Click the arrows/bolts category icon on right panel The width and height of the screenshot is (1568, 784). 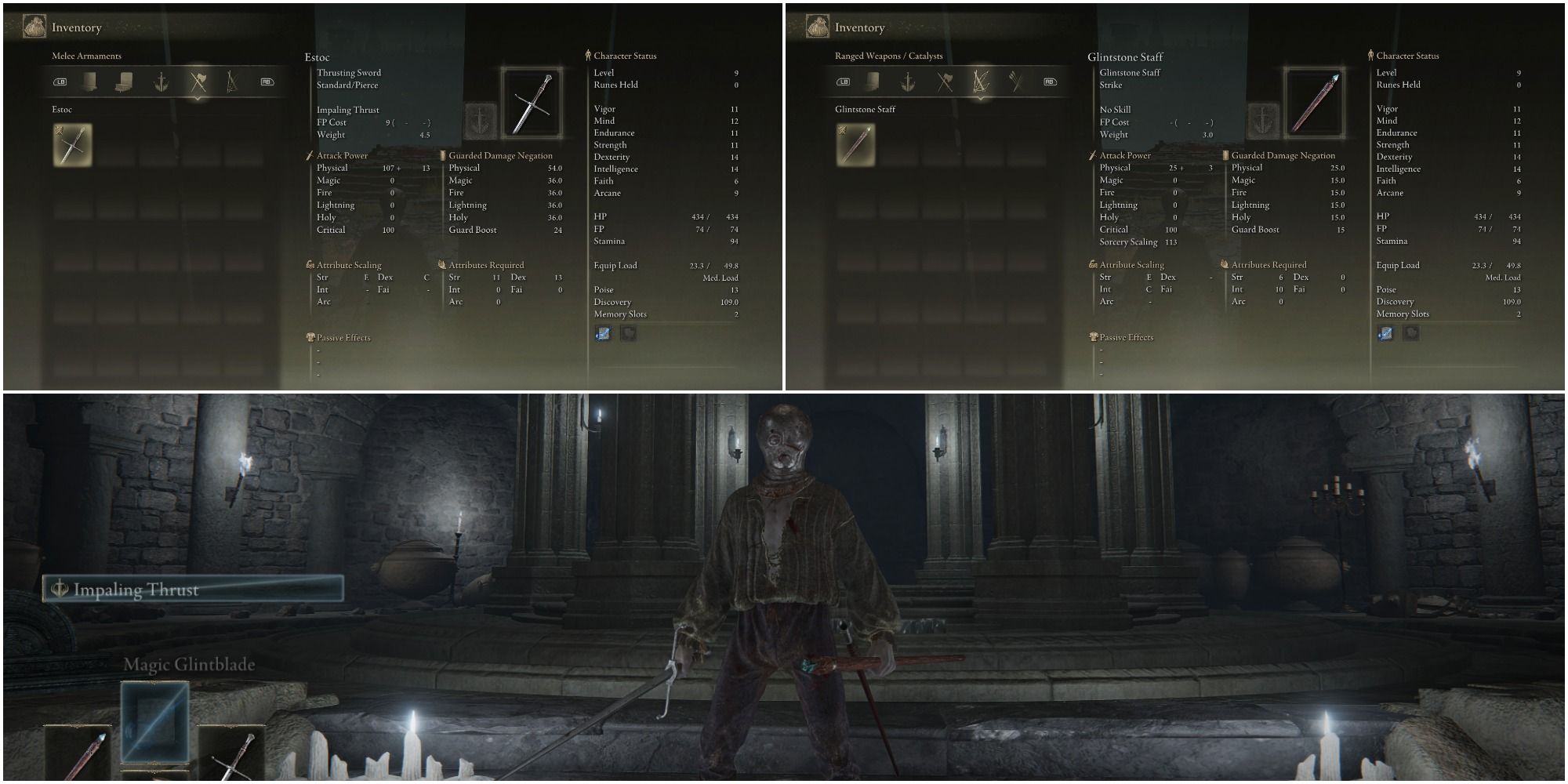(x=1014, y=80)
